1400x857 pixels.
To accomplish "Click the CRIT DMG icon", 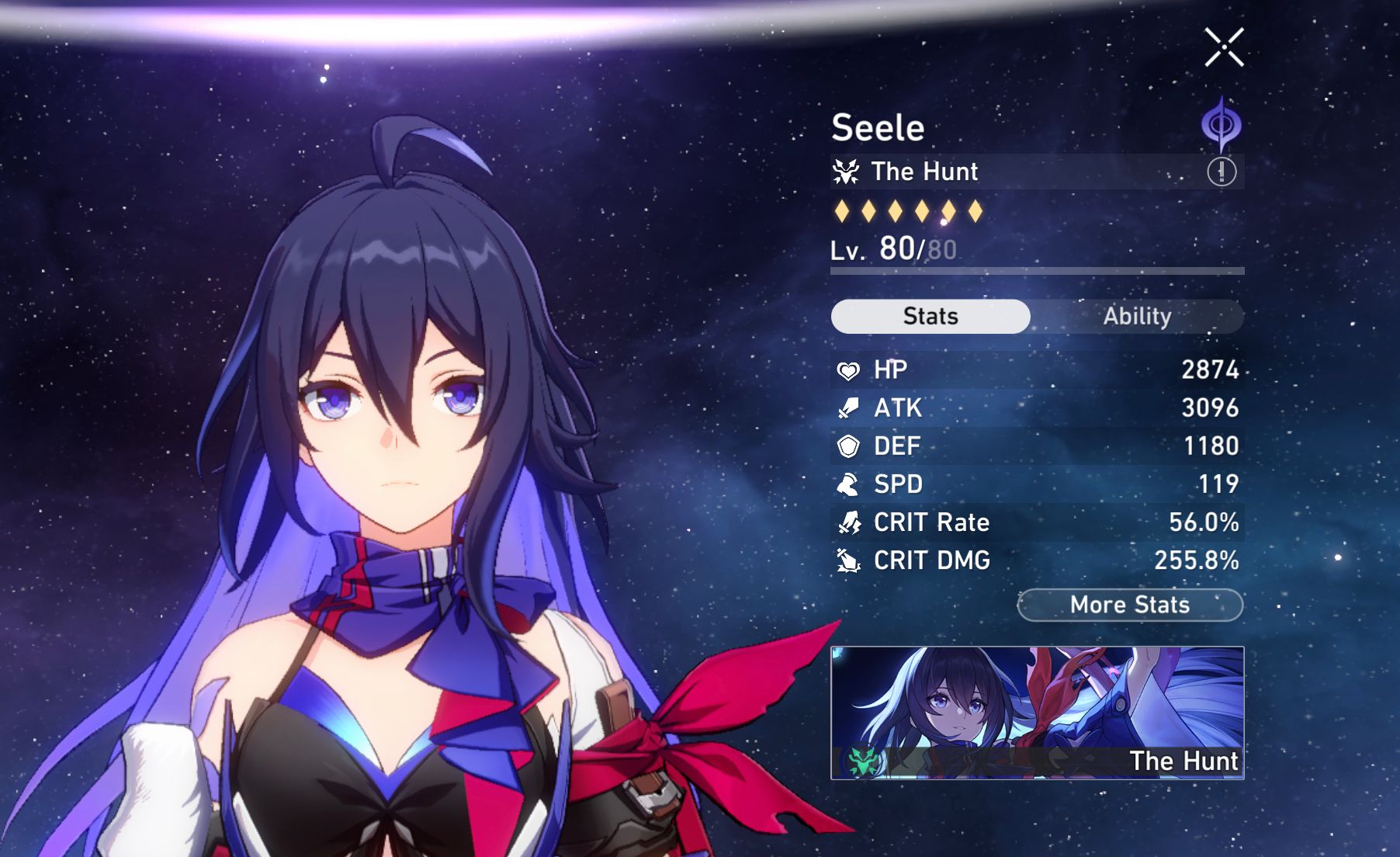I will pos(851,560).
